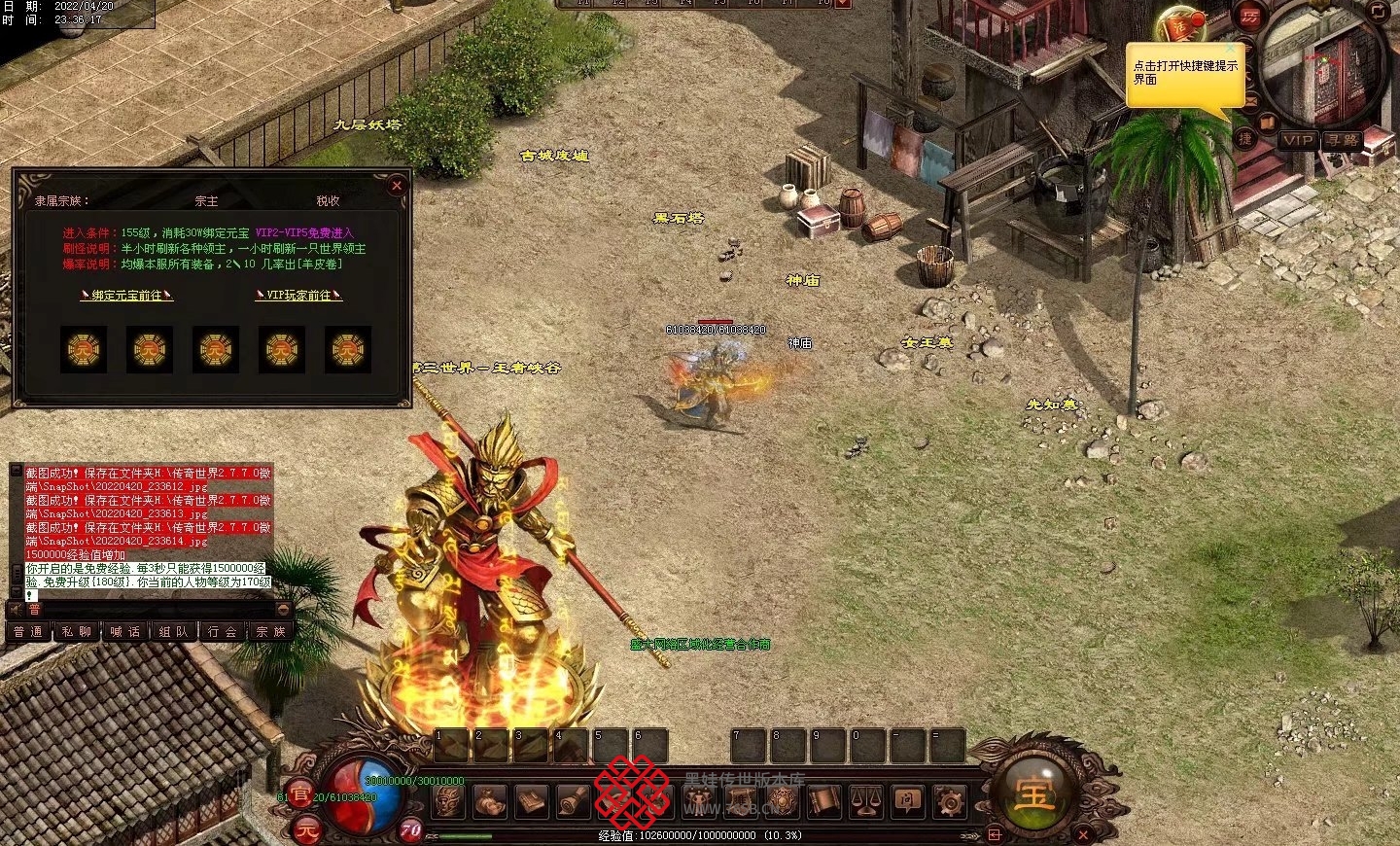Switch chat to the 普通 channel
The width and height of the screenshot is (1400, 846).
(28, 632)
